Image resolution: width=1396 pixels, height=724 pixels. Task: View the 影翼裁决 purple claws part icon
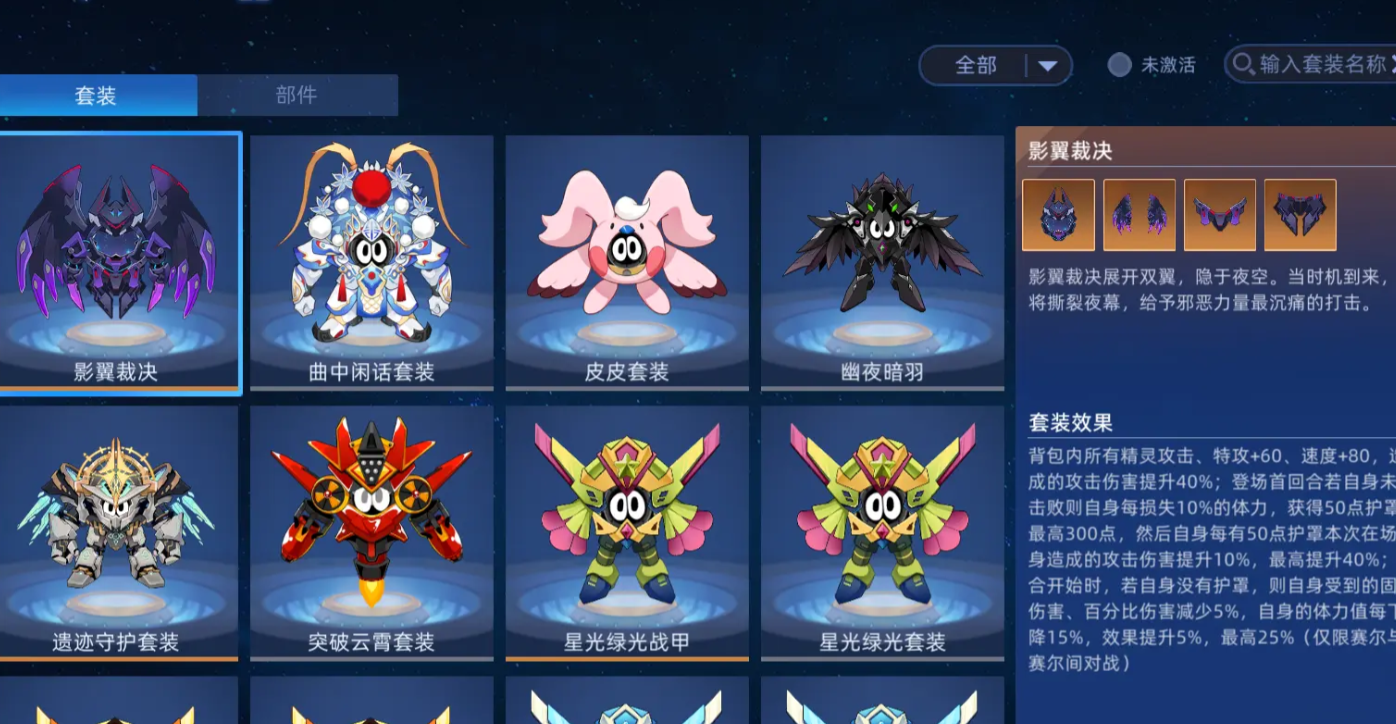tap(1139, 215)
